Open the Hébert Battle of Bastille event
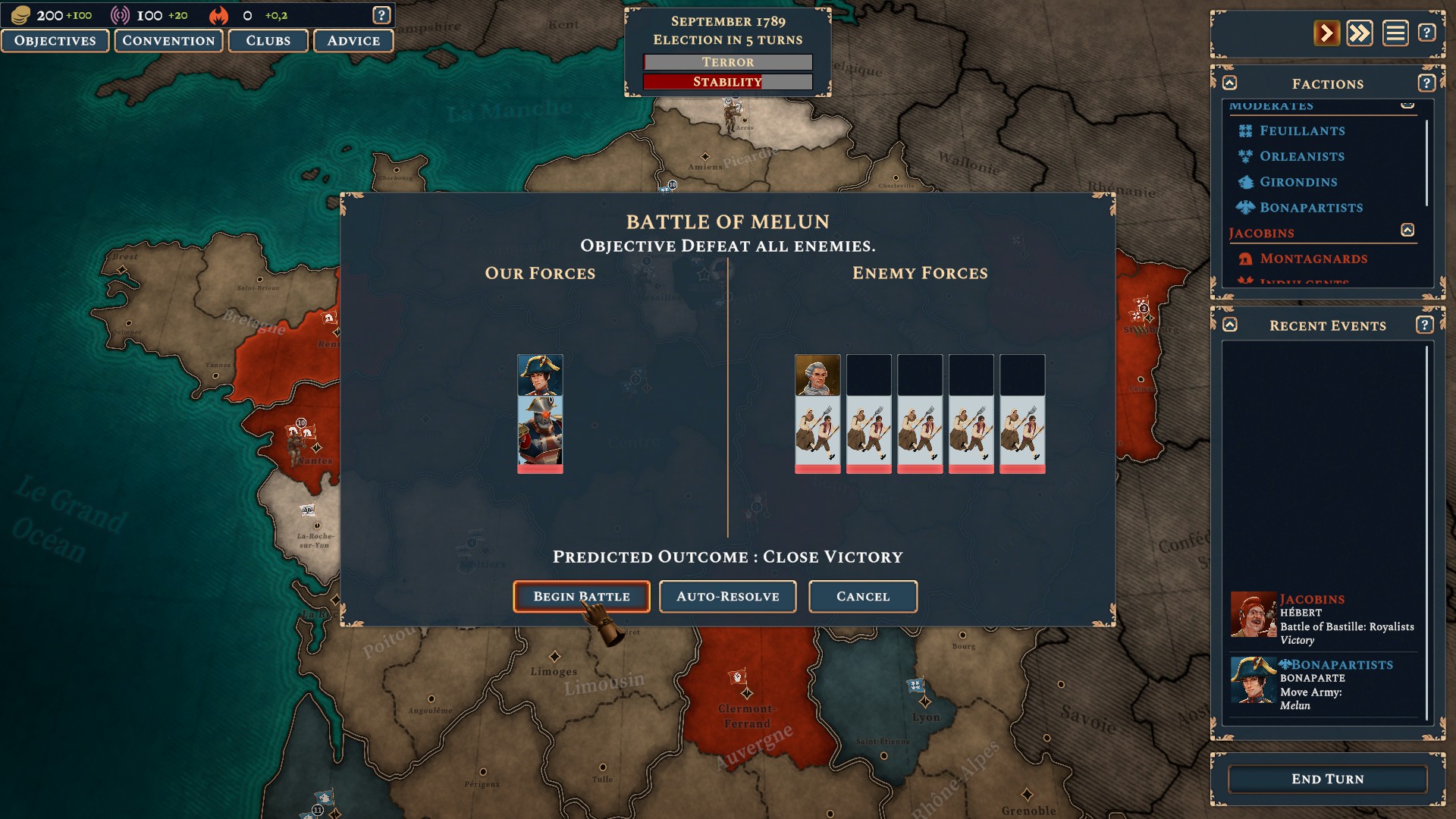The height and width of the screenshot is (819, 1456). (1323, 620)
